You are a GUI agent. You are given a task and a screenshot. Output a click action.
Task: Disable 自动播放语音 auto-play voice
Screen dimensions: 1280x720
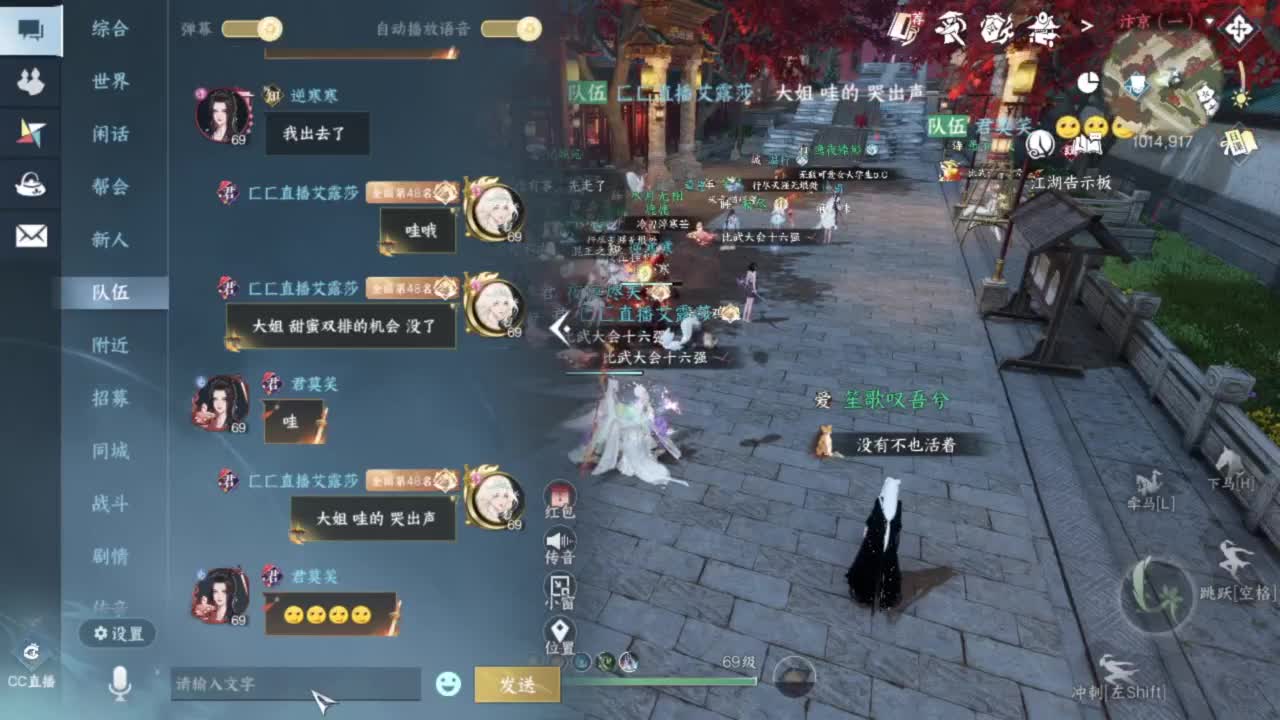pyautogui.click(x=521, y=30)
